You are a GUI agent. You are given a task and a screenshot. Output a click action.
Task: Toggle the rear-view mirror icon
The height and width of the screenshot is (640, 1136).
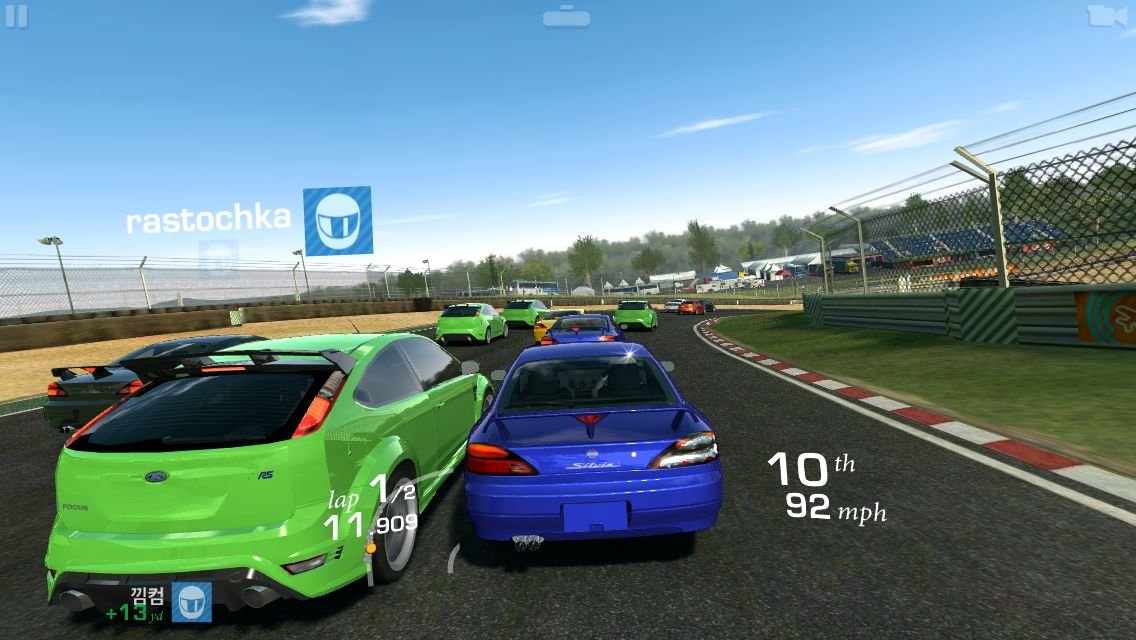[567, 17]
